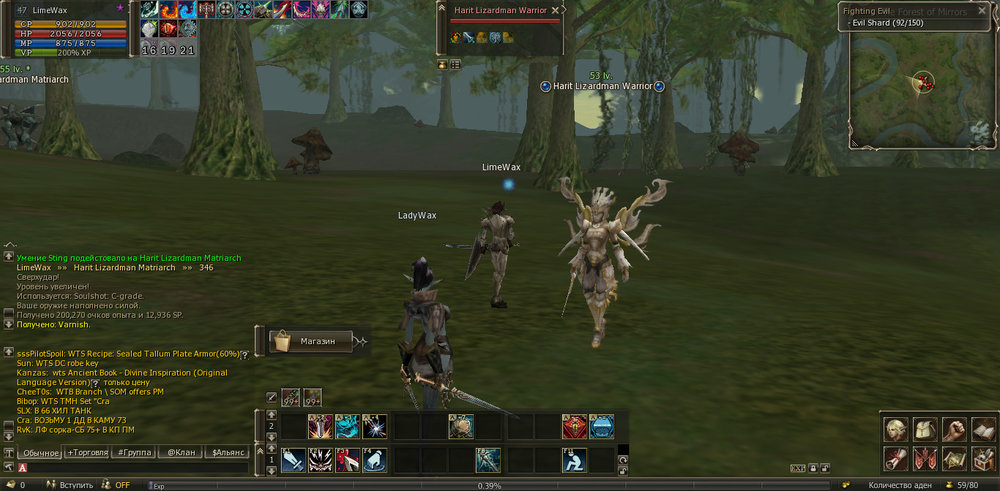Open the inventory backpack icon

pos(924,430)
